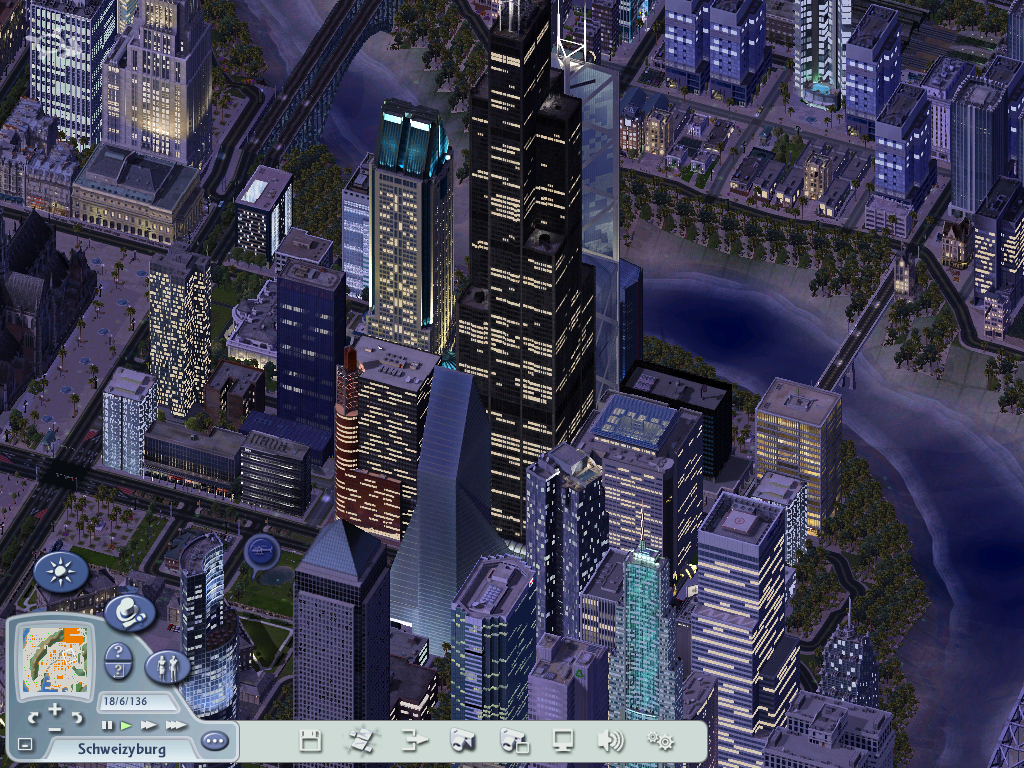Open the gears settings options
Screen dimensions: 1024x768
(660, 741)
